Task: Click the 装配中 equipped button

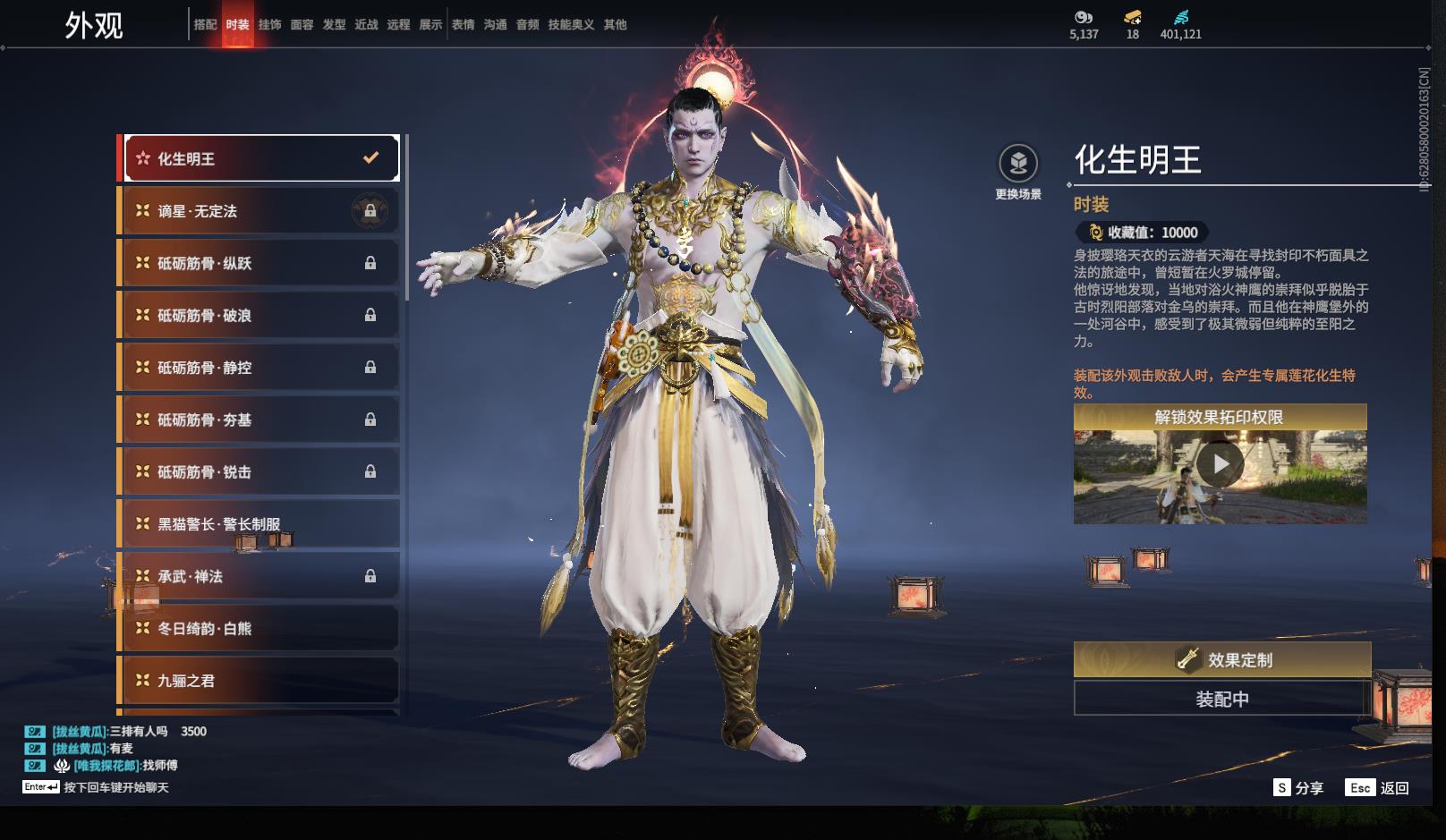Action: click(1221, 699)
